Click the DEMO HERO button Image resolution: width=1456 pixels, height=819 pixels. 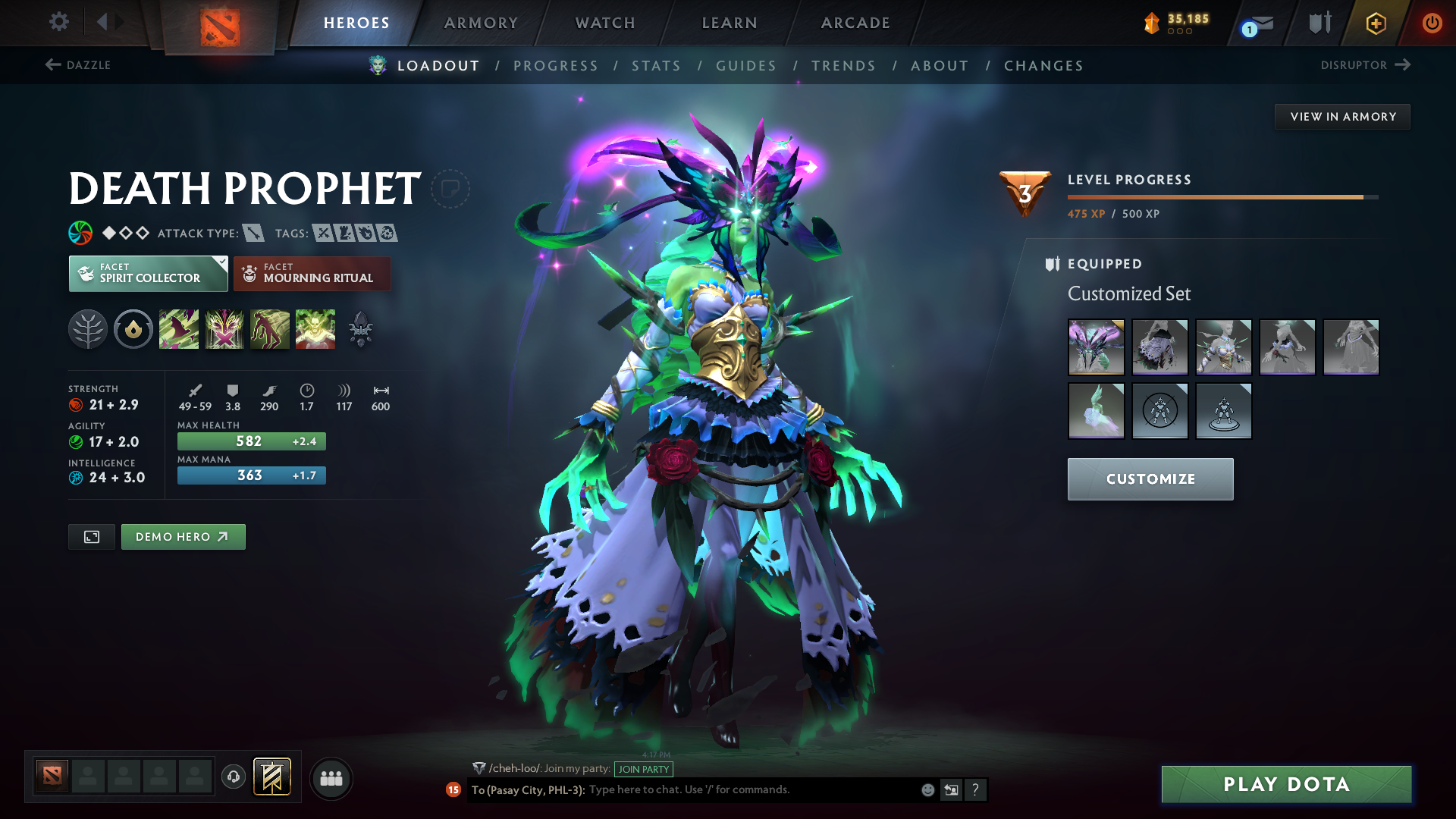[183, 536]
